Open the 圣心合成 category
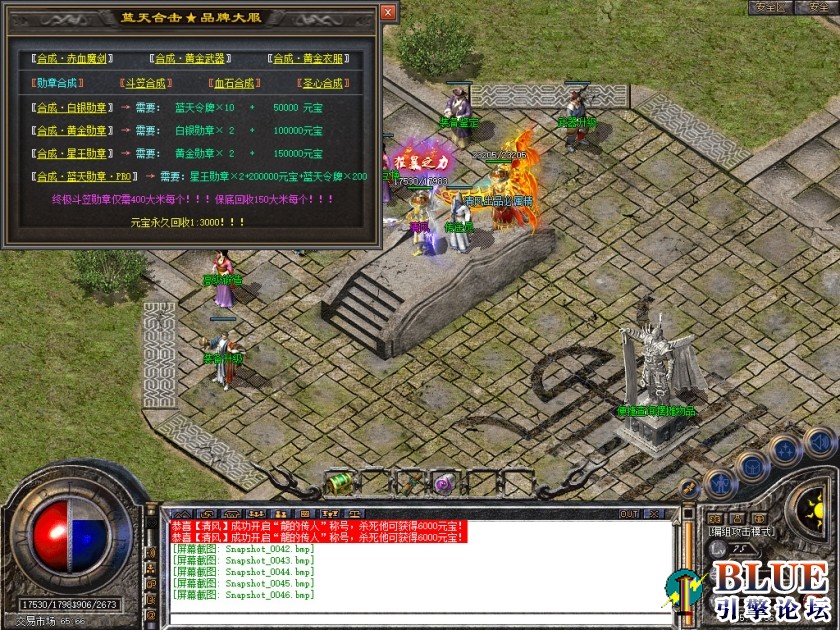 (x=322, y=83)
